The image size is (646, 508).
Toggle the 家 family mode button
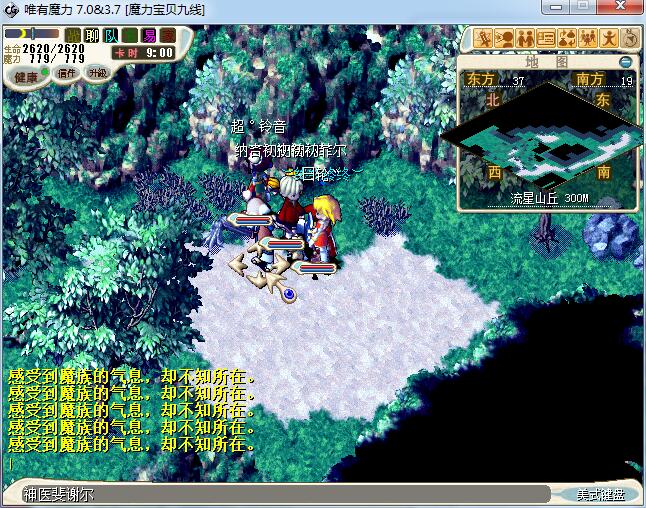[x=168, y=36]
